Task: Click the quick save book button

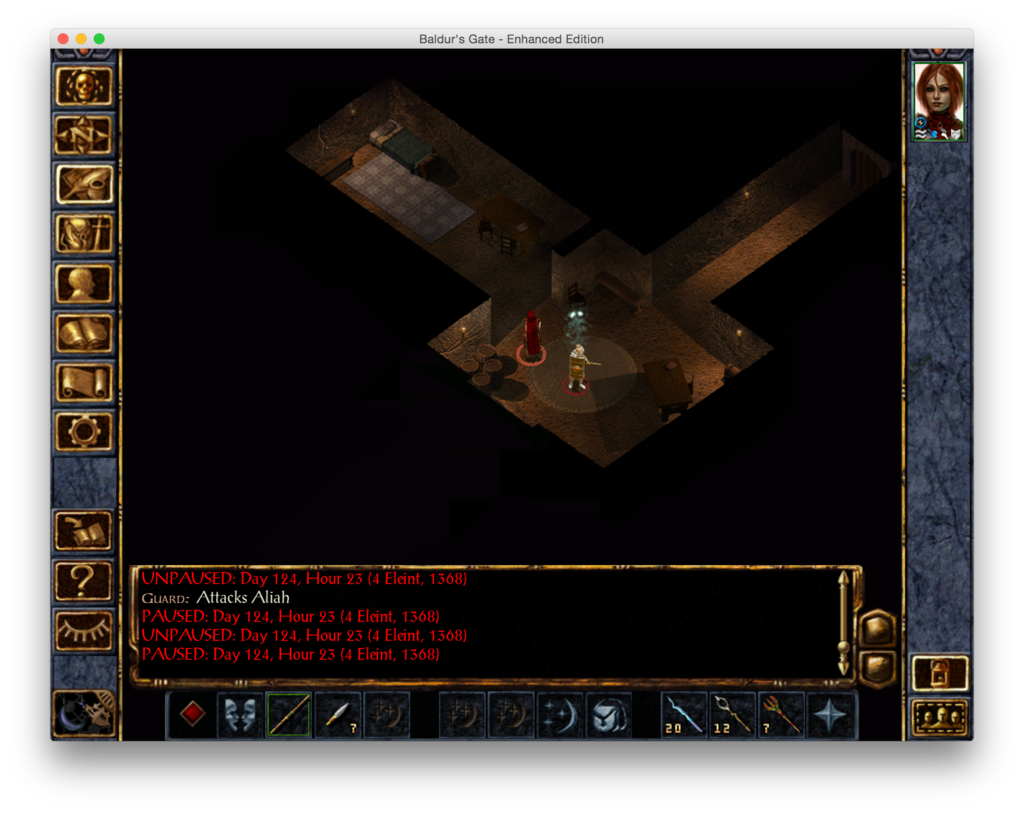Action: click(x=84, y=530)
